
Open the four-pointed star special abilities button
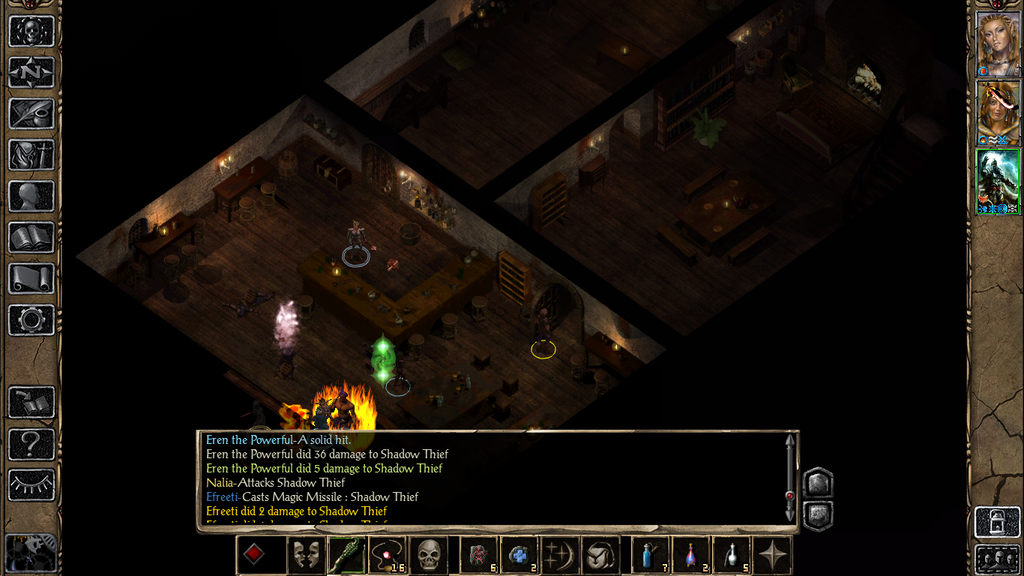(x=773, y=555)
